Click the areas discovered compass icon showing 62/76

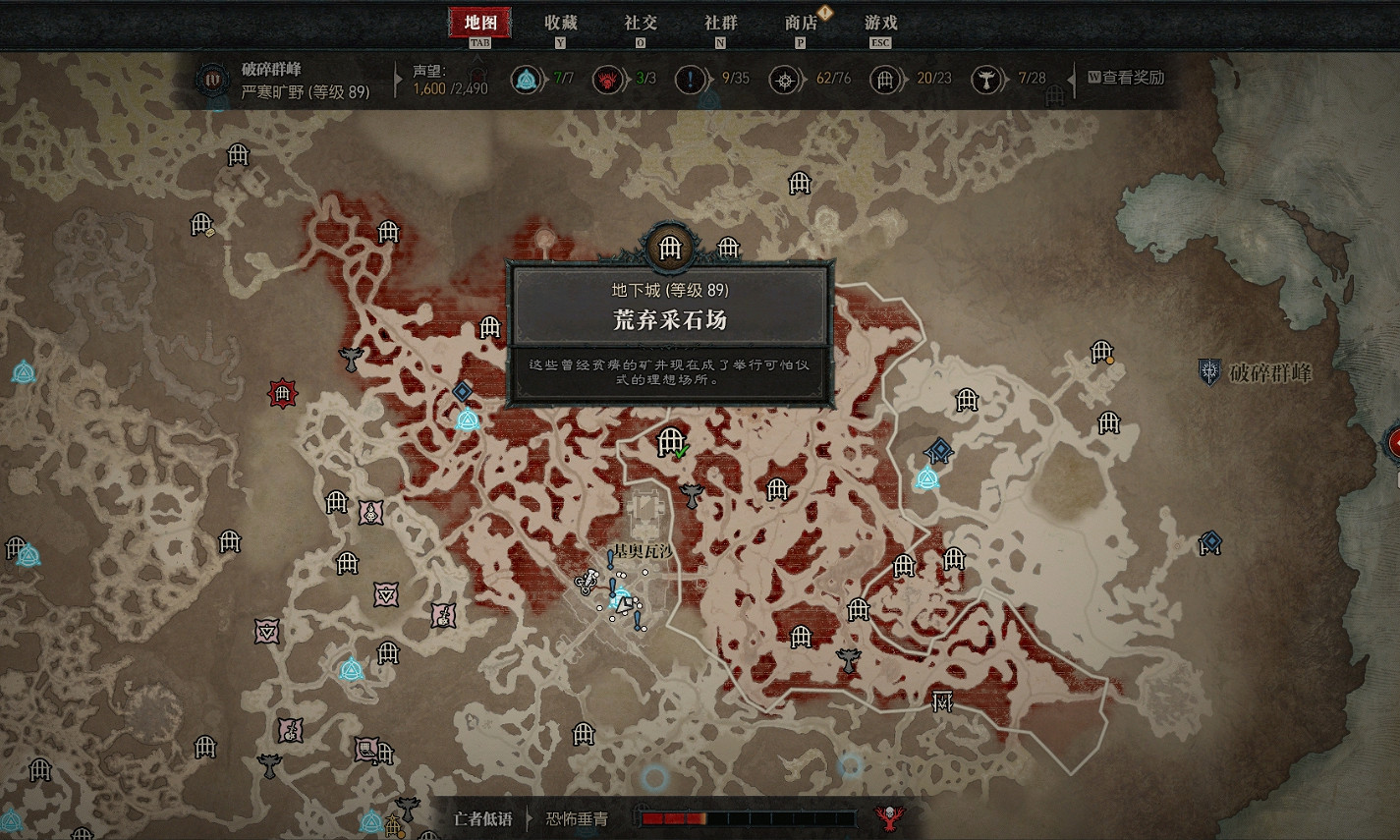click(786, 79)
